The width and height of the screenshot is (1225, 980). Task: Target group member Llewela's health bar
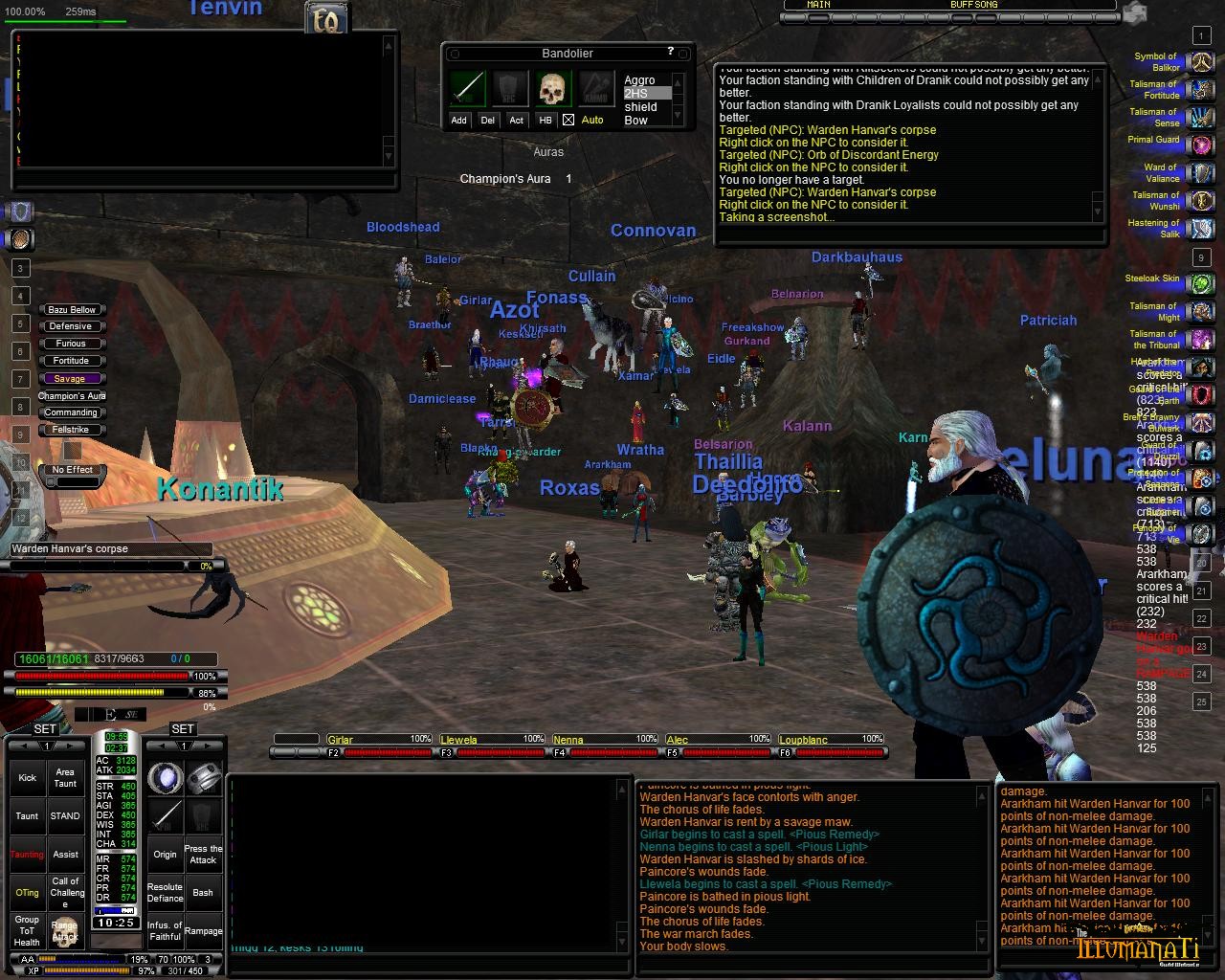[491, 752]
